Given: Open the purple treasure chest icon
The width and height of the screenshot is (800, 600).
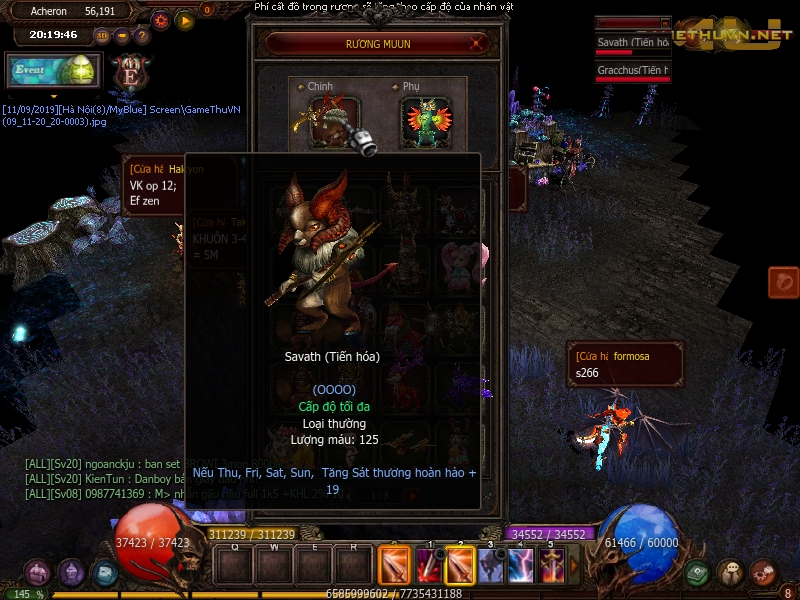Looking at the screenshot, I should tap(38, 573).
